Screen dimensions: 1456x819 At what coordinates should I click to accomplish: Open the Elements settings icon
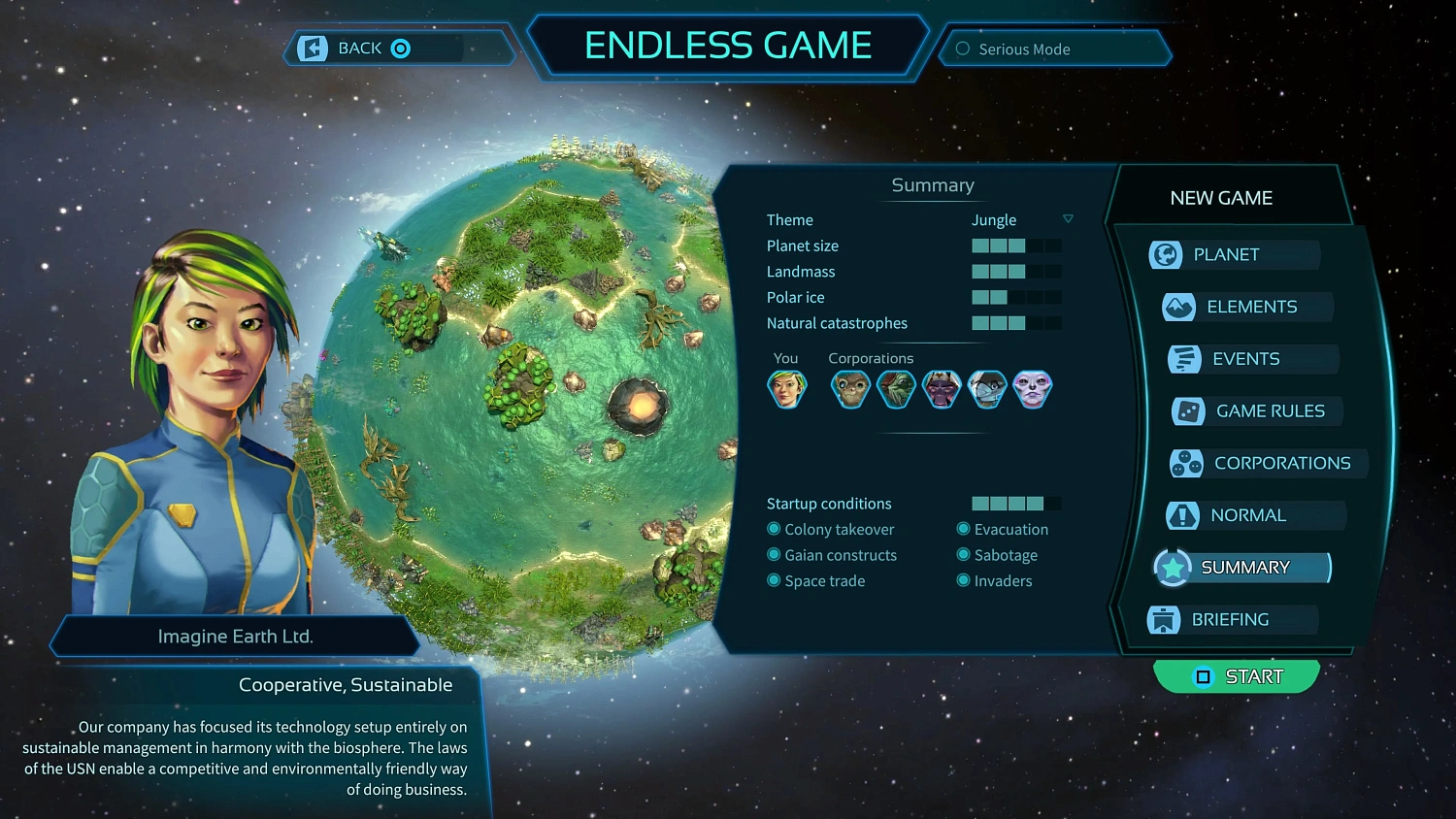coord(1178,306)
